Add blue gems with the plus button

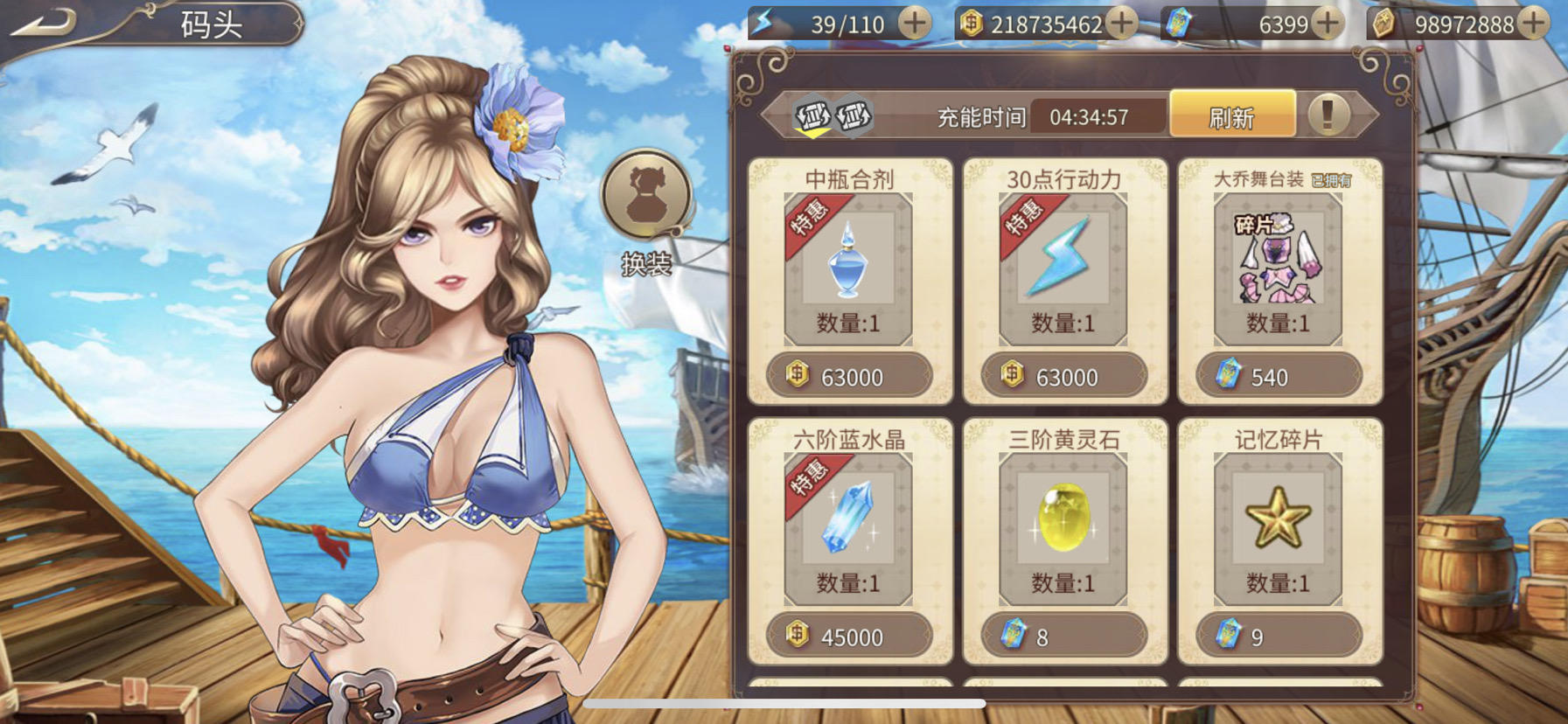1328,24
